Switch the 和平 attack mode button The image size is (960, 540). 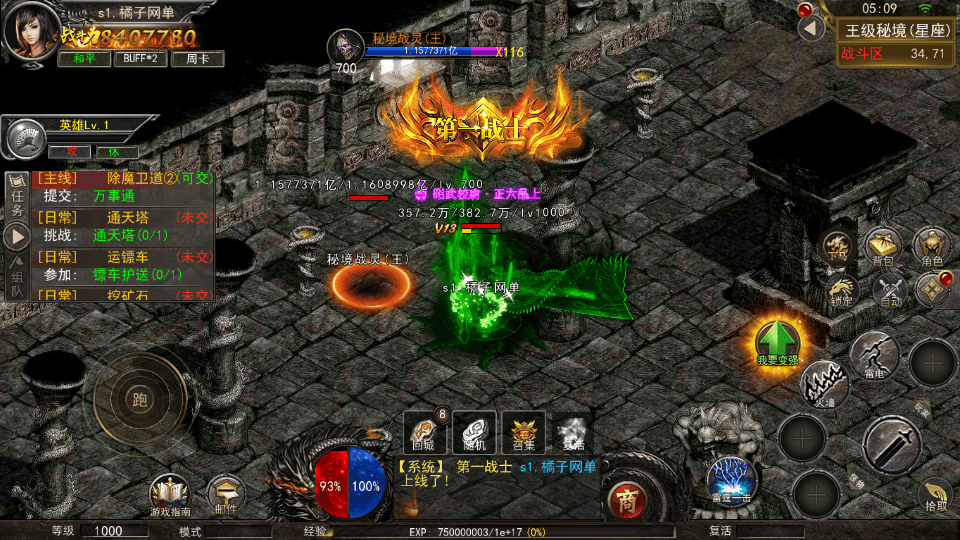tap(84, 59)
